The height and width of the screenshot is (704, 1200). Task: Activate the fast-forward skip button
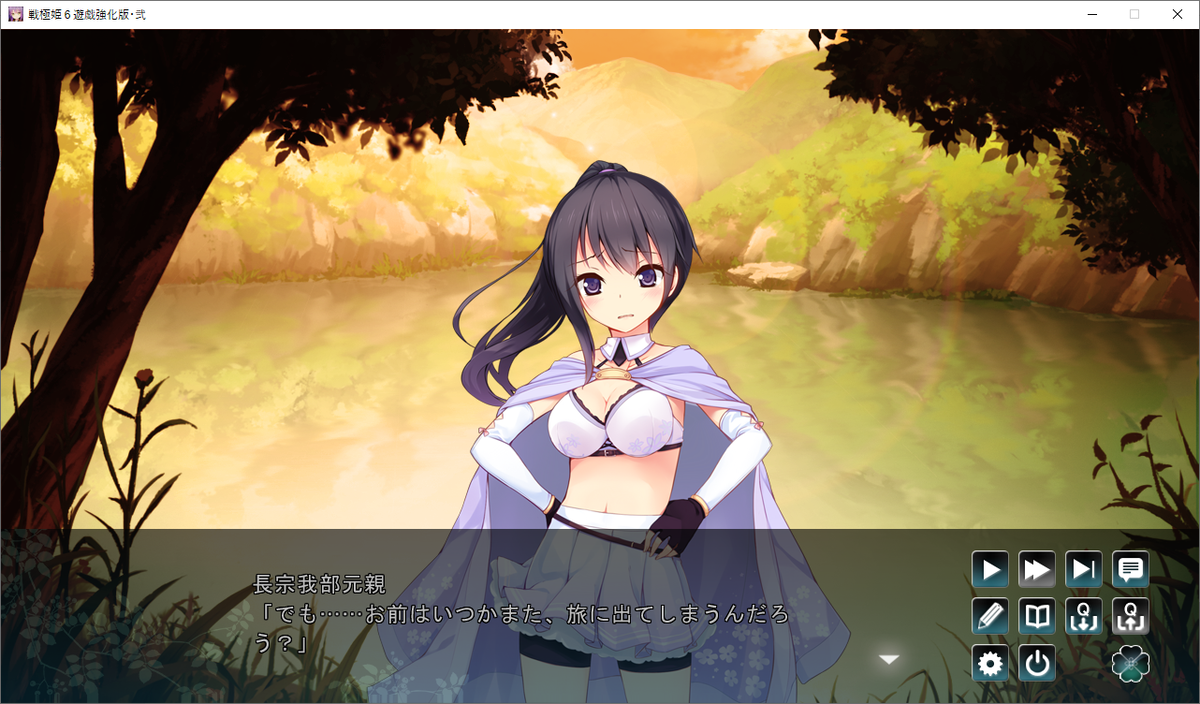click(x=1037, y=570)
